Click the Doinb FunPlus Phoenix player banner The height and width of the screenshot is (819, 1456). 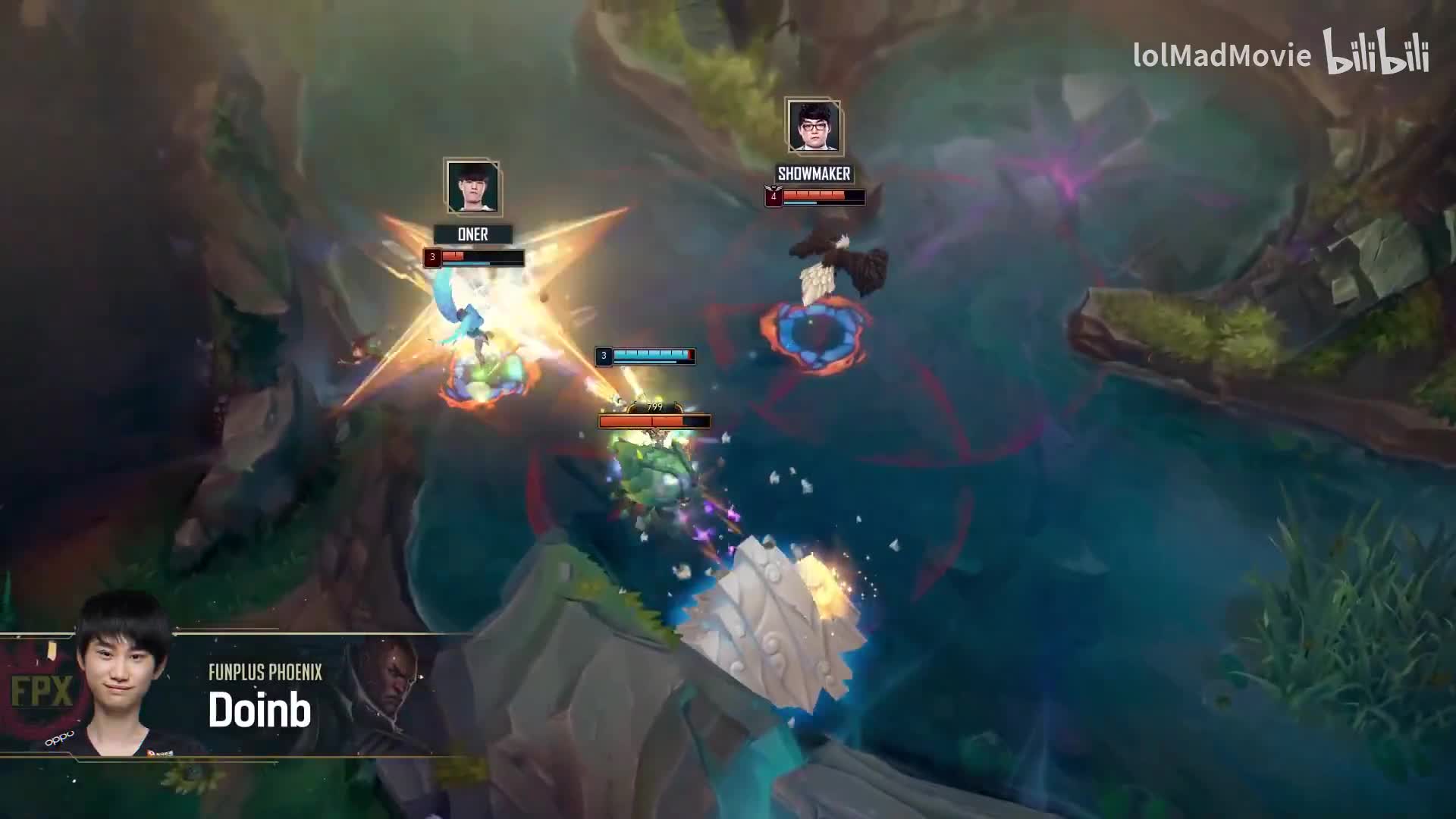tap(227, 694)
